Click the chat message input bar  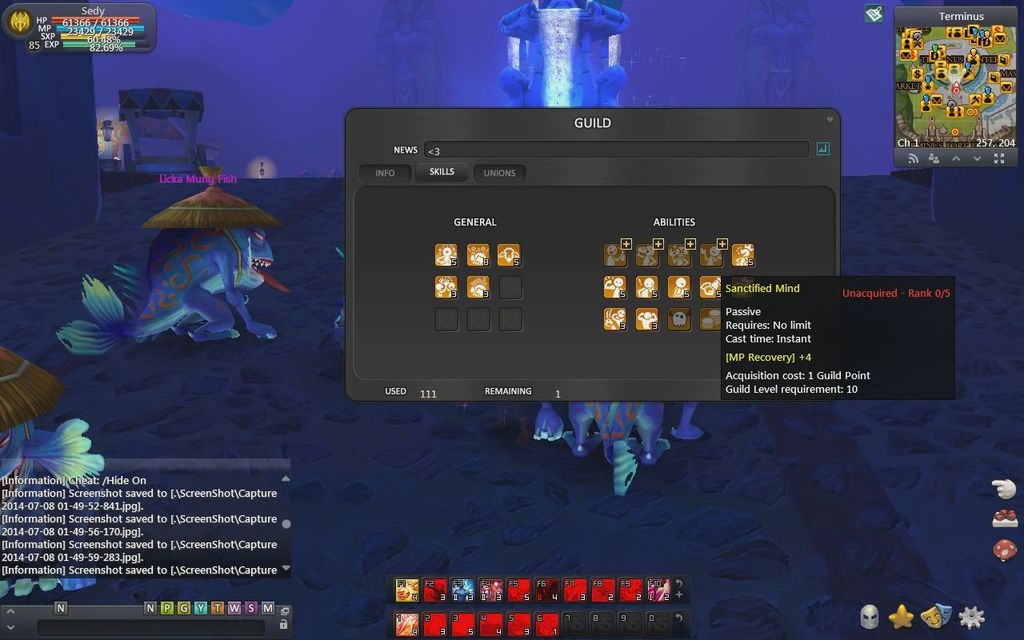(x=150, y=627)
